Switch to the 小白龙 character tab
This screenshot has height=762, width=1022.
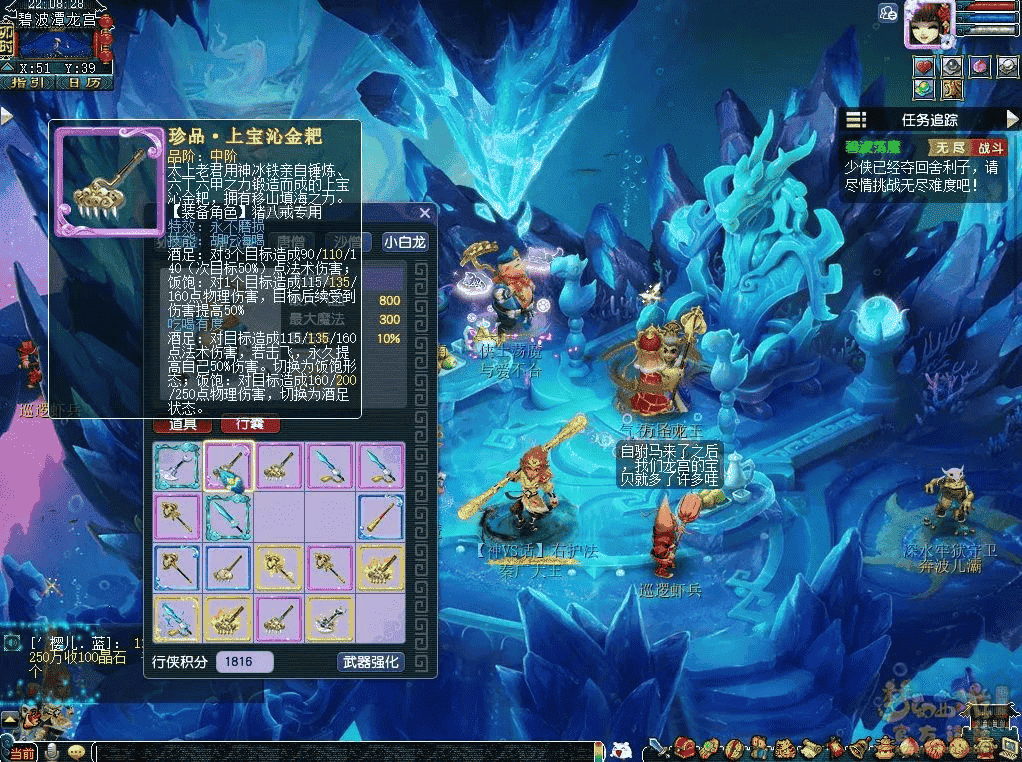pos(404,241)
